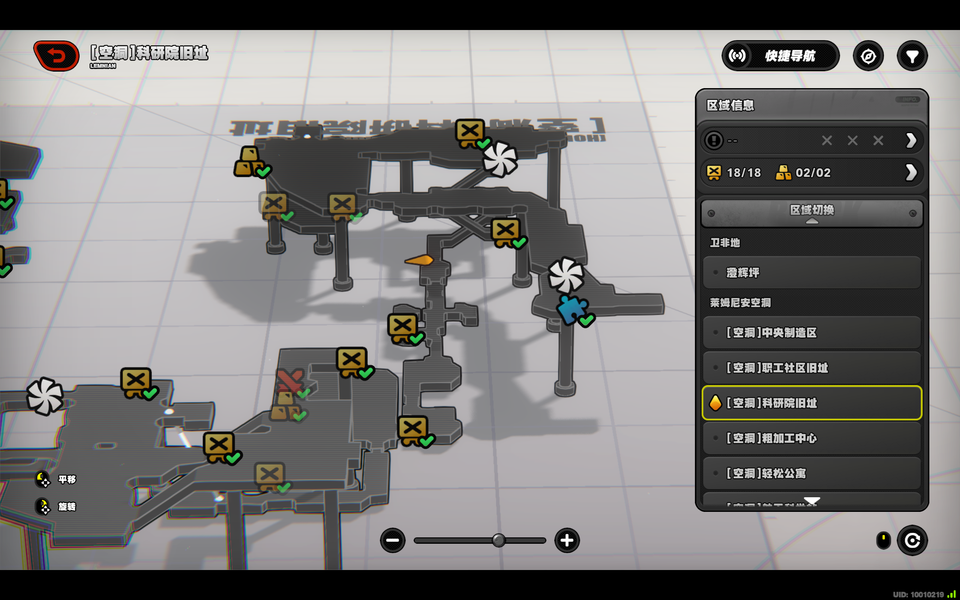Click the zoom slider handle
This screenshot has width=960, height=600.
498,541
